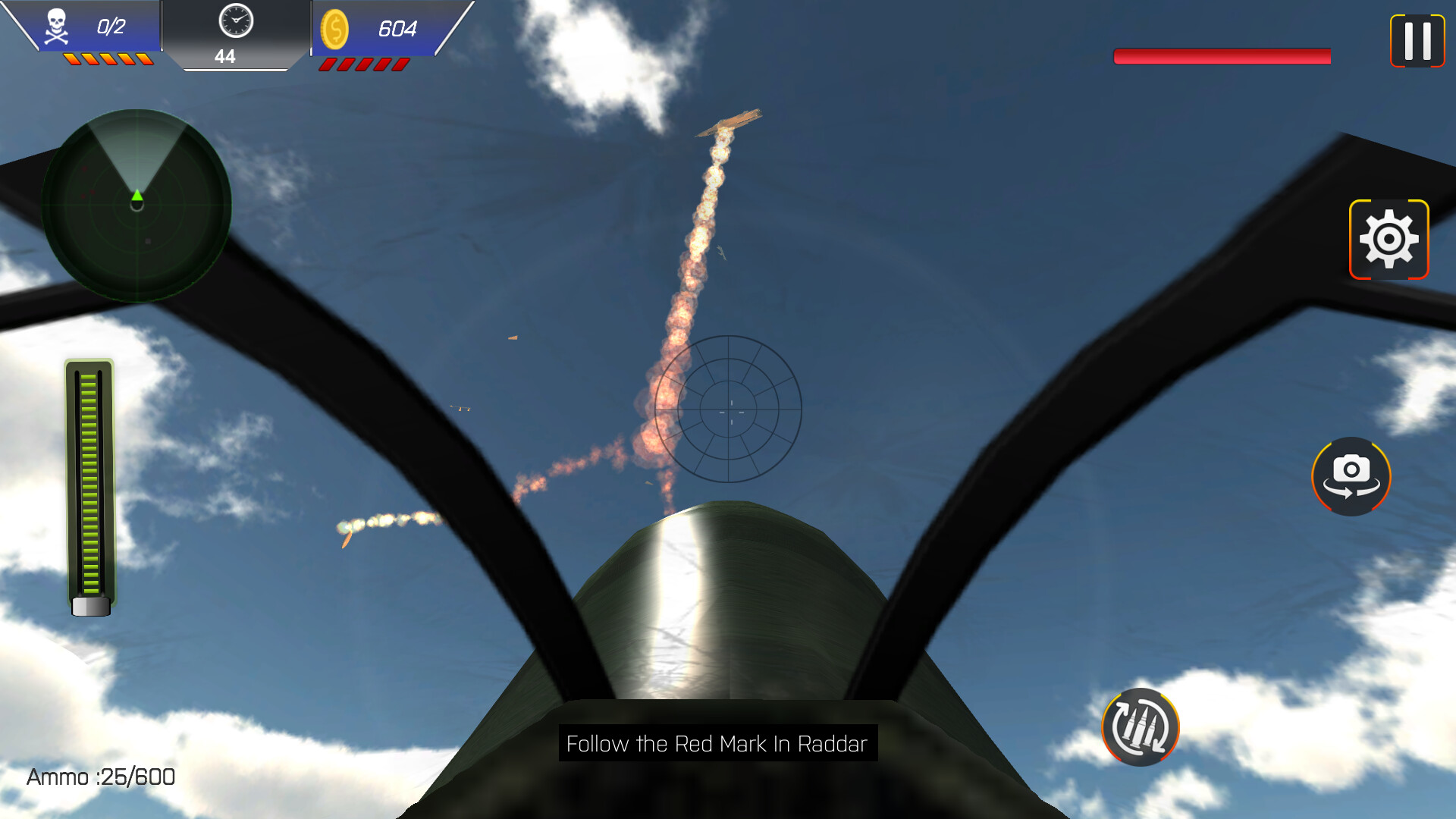Switch the camera view

(x=1351, y=477)
